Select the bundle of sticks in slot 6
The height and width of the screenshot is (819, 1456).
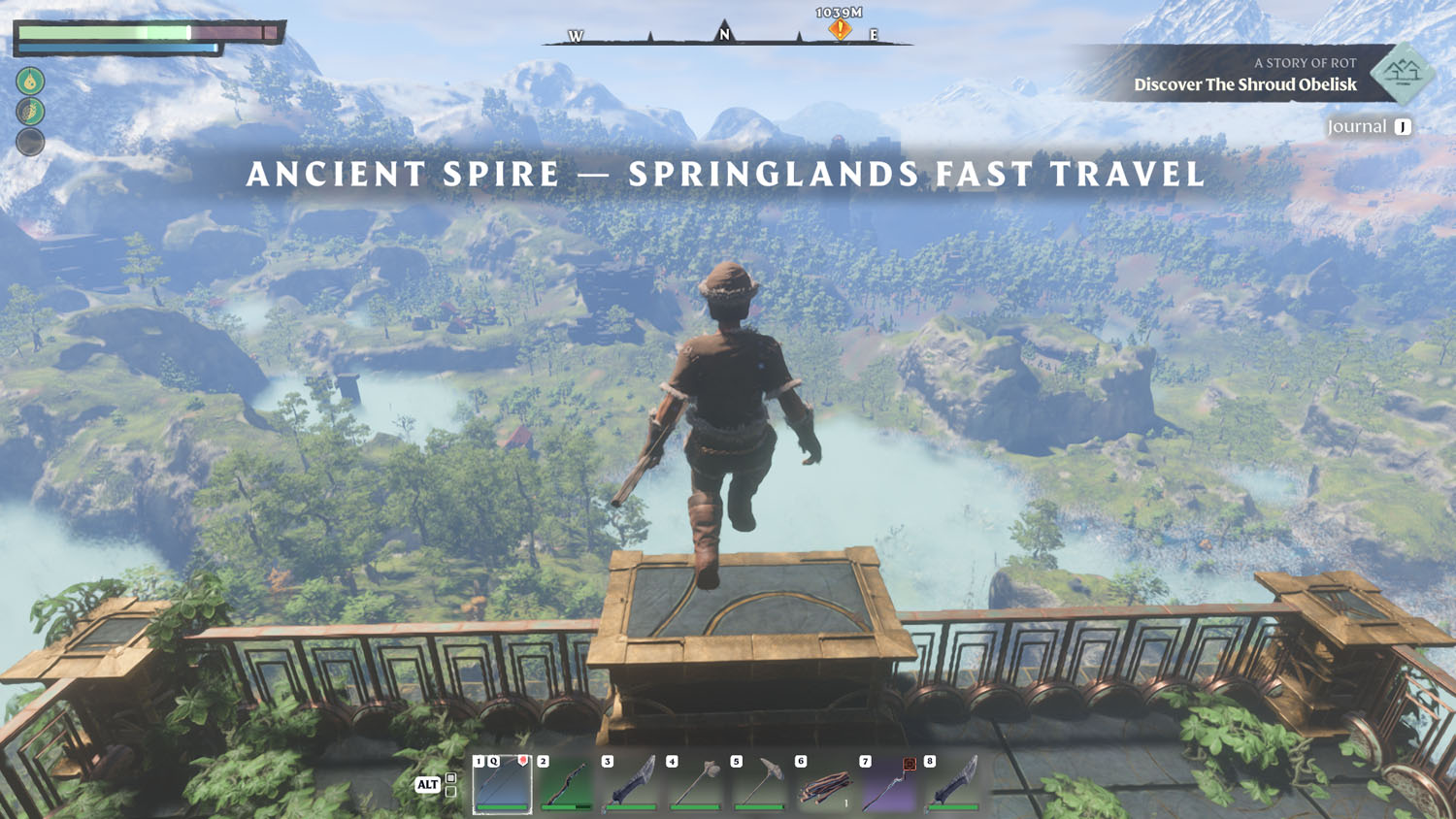[x=824, y=784]
